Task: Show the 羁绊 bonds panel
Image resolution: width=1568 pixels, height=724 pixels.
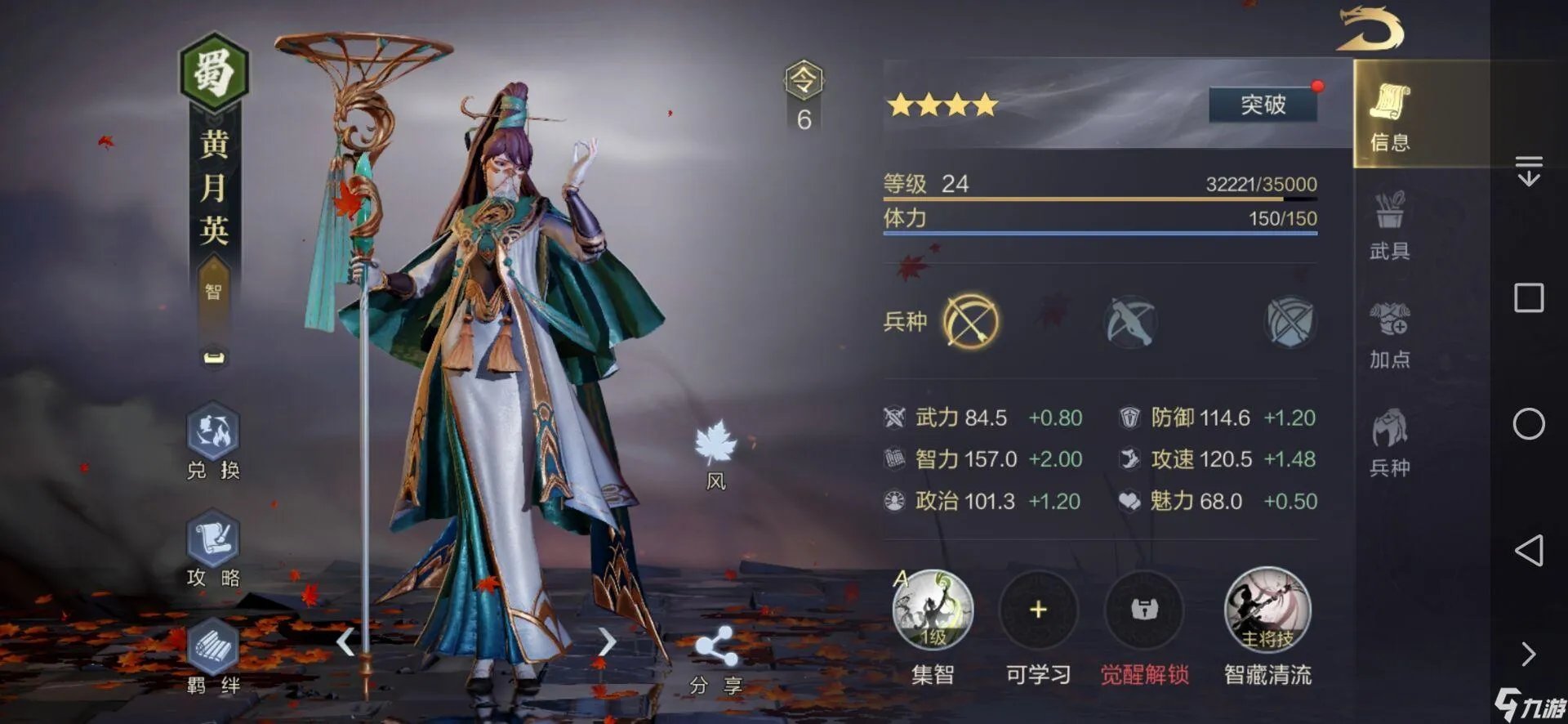Action: (213, 657)
